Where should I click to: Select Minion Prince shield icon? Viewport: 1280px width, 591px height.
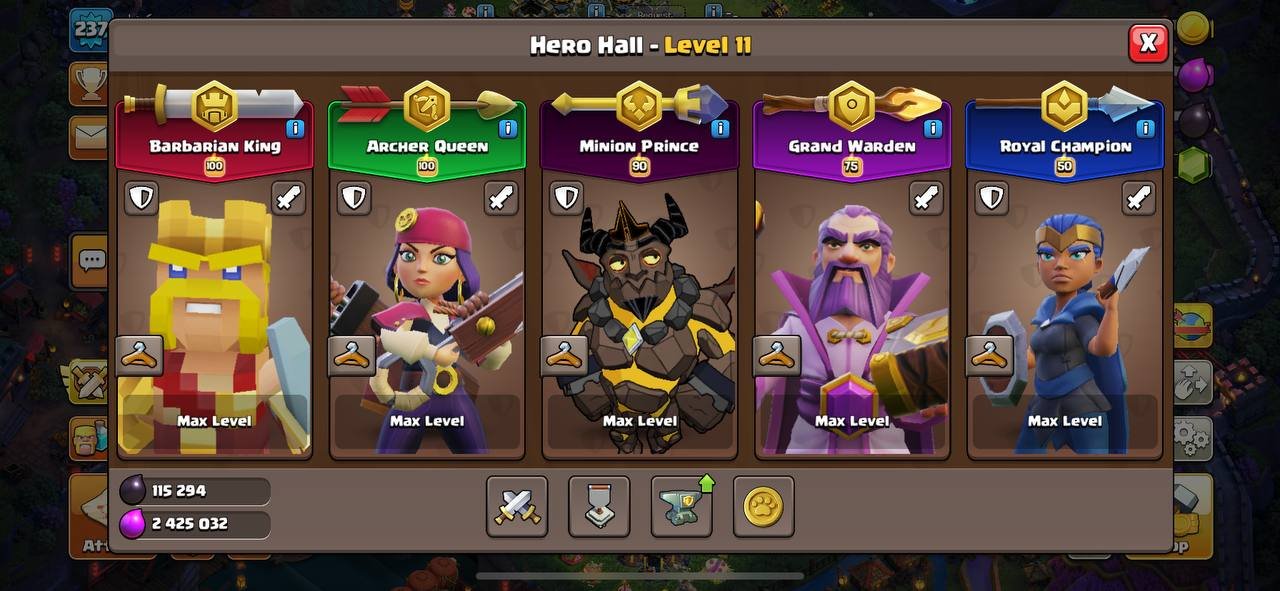[567, 198]
